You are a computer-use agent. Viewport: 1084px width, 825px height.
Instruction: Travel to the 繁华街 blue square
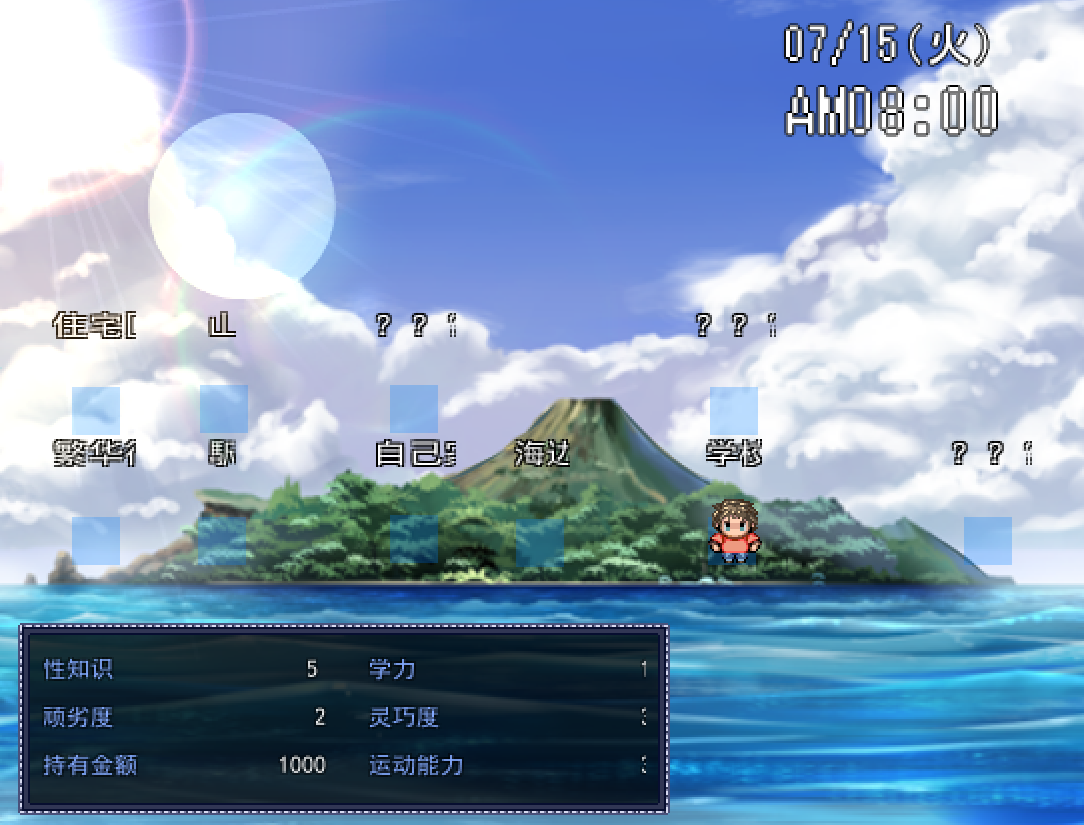coord(96,540)
